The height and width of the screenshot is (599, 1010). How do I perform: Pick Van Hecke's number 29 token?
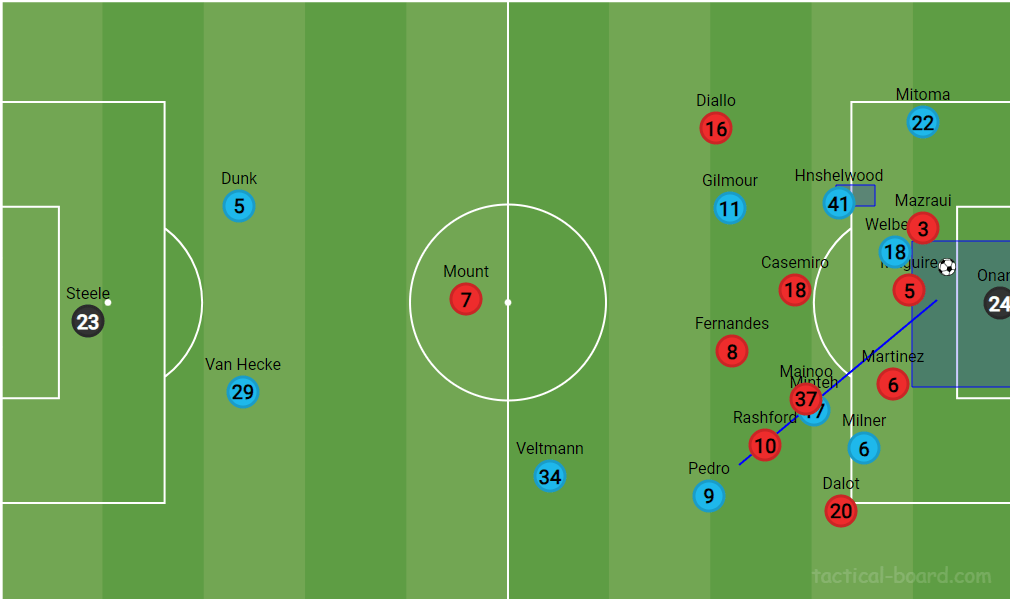point(243,392)
